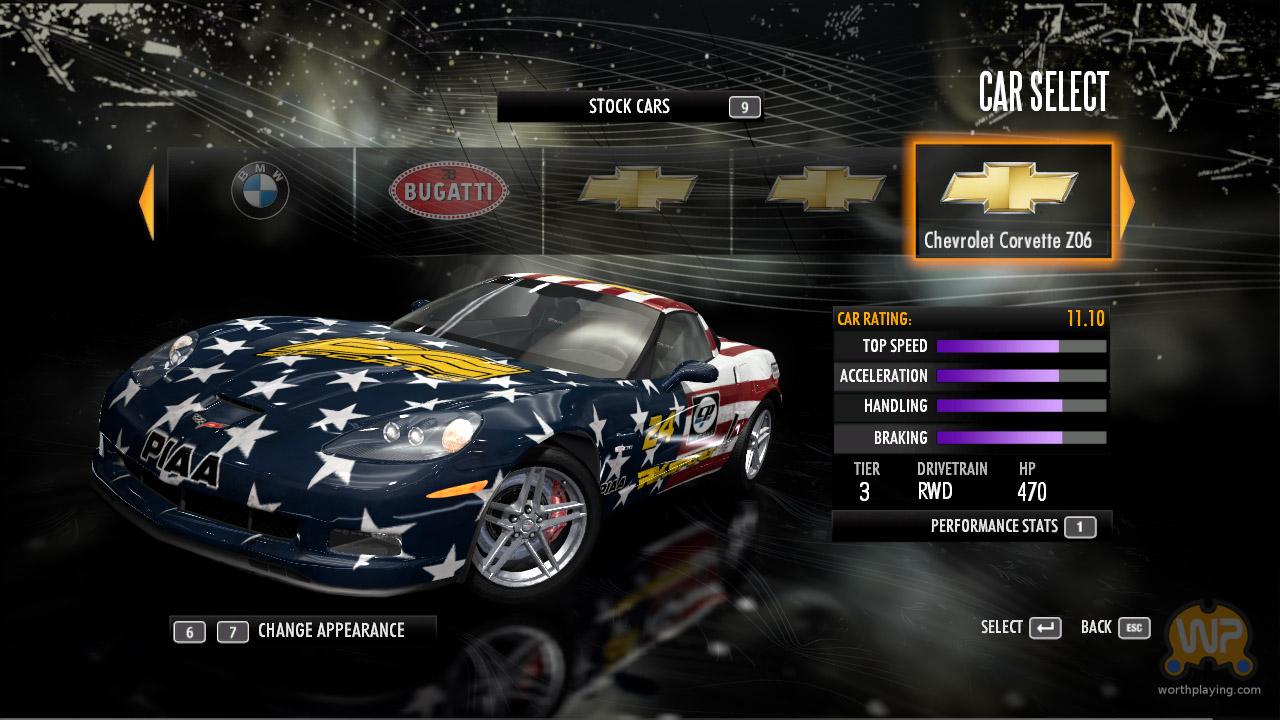Go back with the Back button
The height and width of the screenshot is (720, 1280).
pos(1115,627)
